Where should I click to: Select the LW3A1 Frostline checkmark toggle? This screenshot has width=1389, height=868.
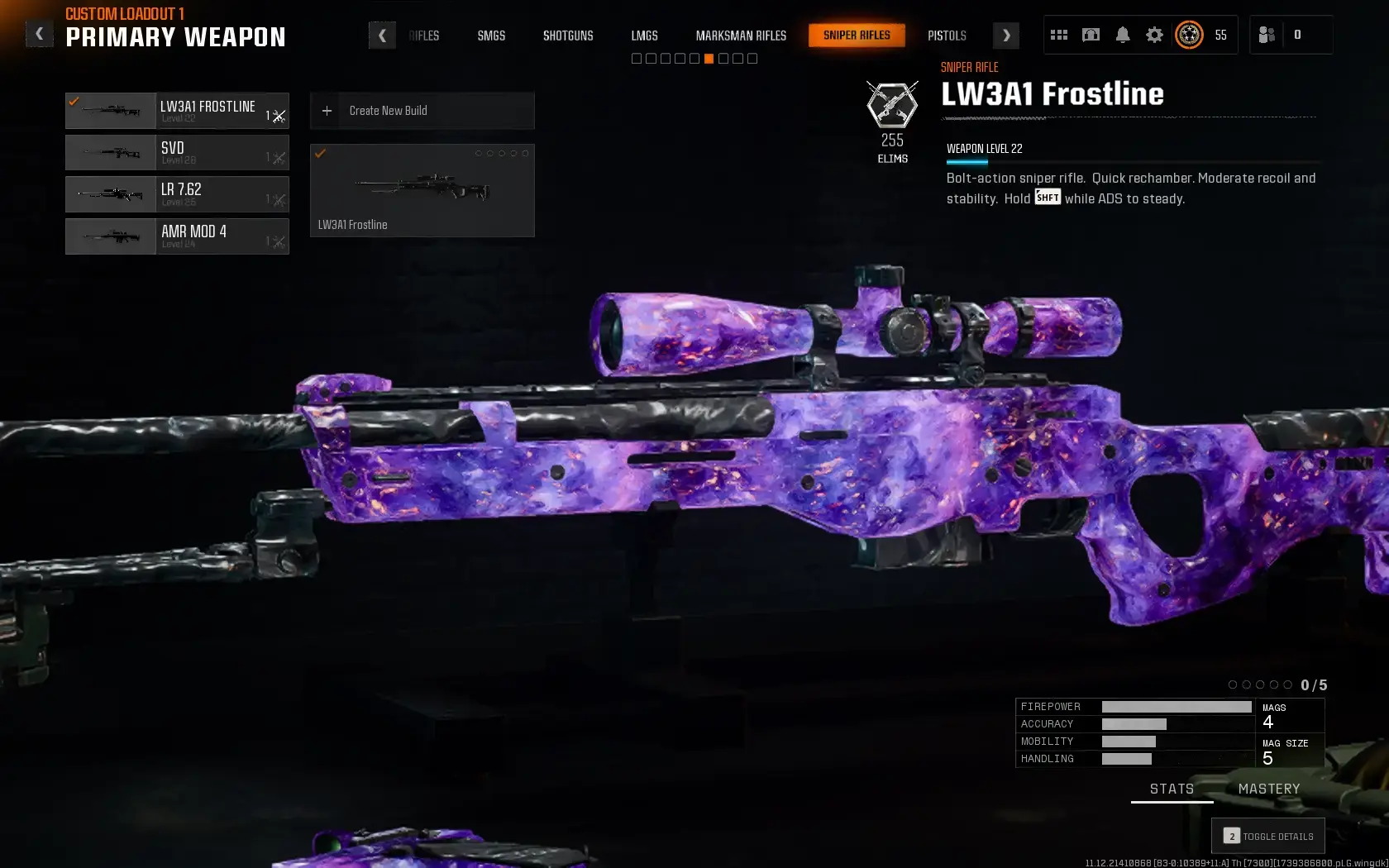(75, 103)
